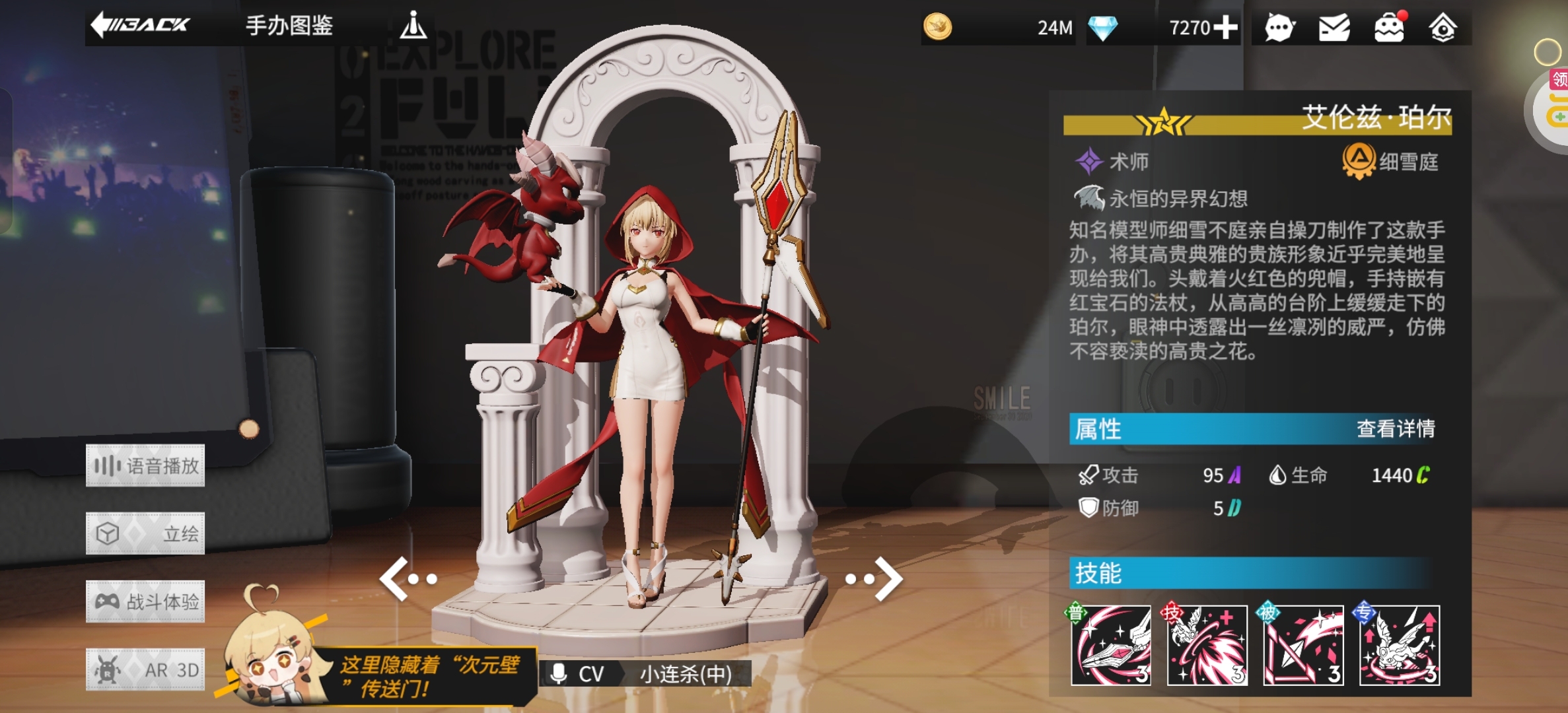The height and width of the screenshot is (713, 1568).
Task: Go back using the BACK button
Action: [140, 25]
